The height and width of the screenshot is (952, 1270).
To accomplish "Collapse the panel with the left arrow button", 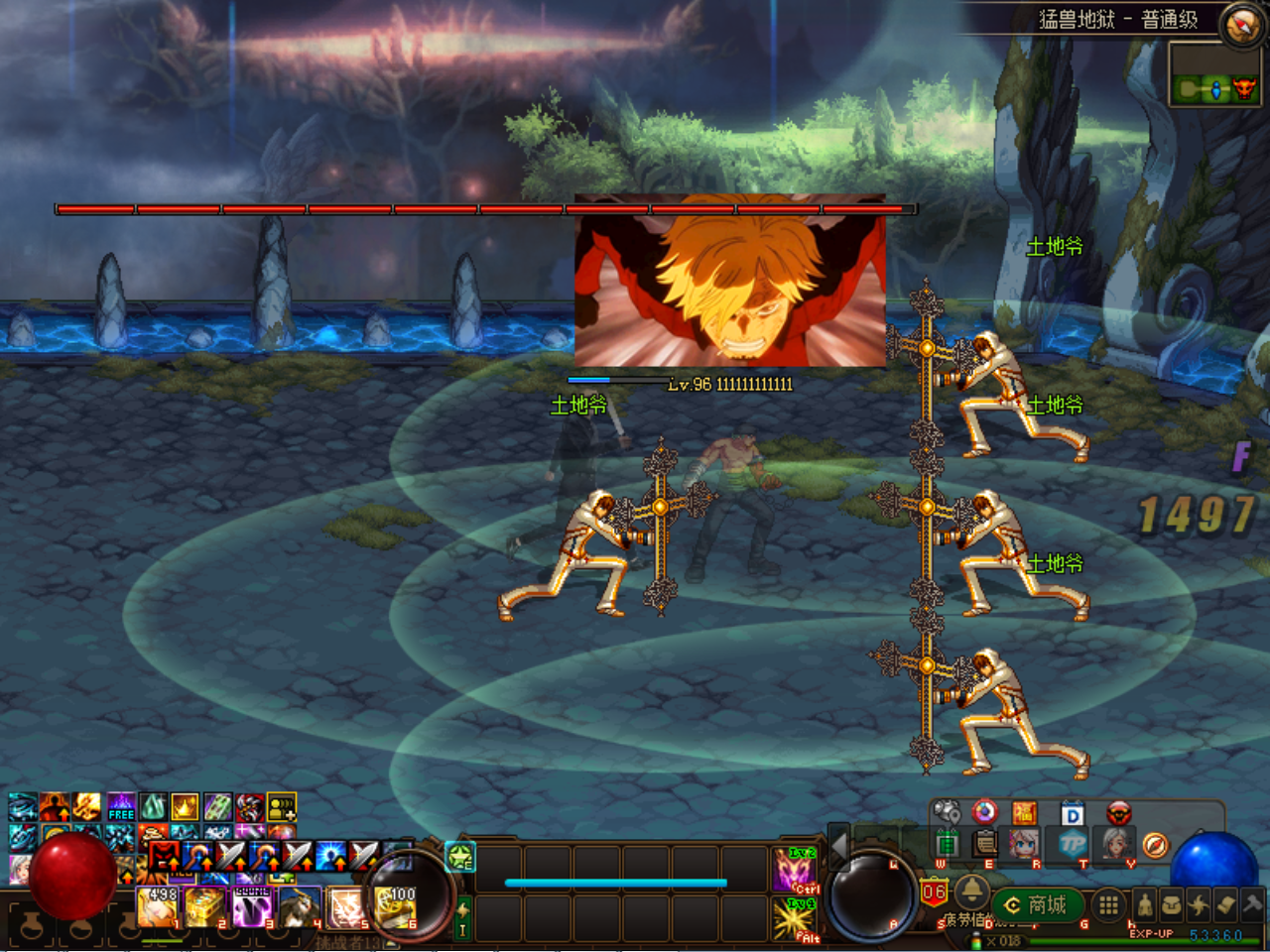I will 839,846.
